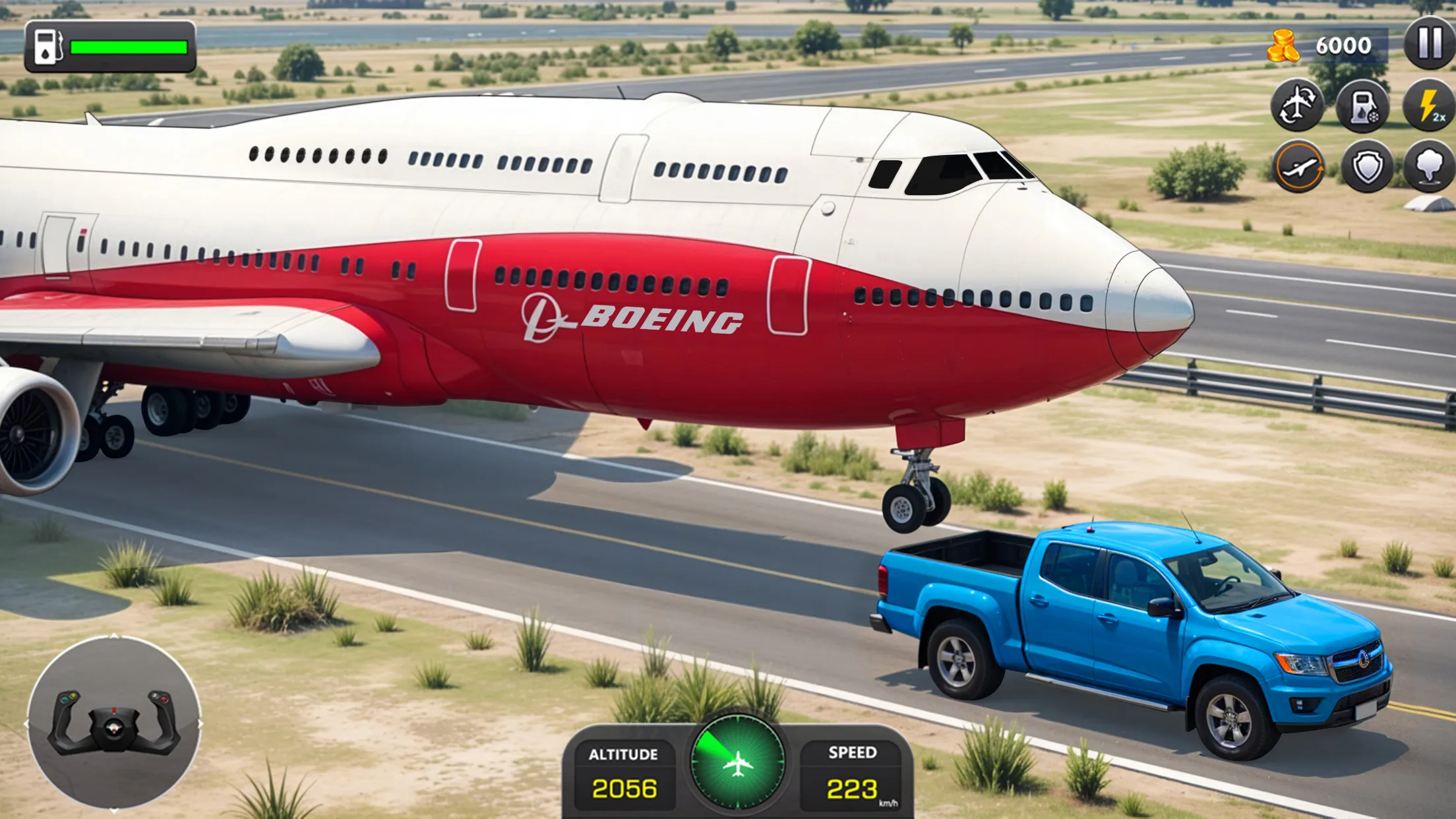This screenshot has height=819, width=1456.
Task: Activate the 2x lightning speed boost
Action: pyautogui.click(x=1430, y=106)
